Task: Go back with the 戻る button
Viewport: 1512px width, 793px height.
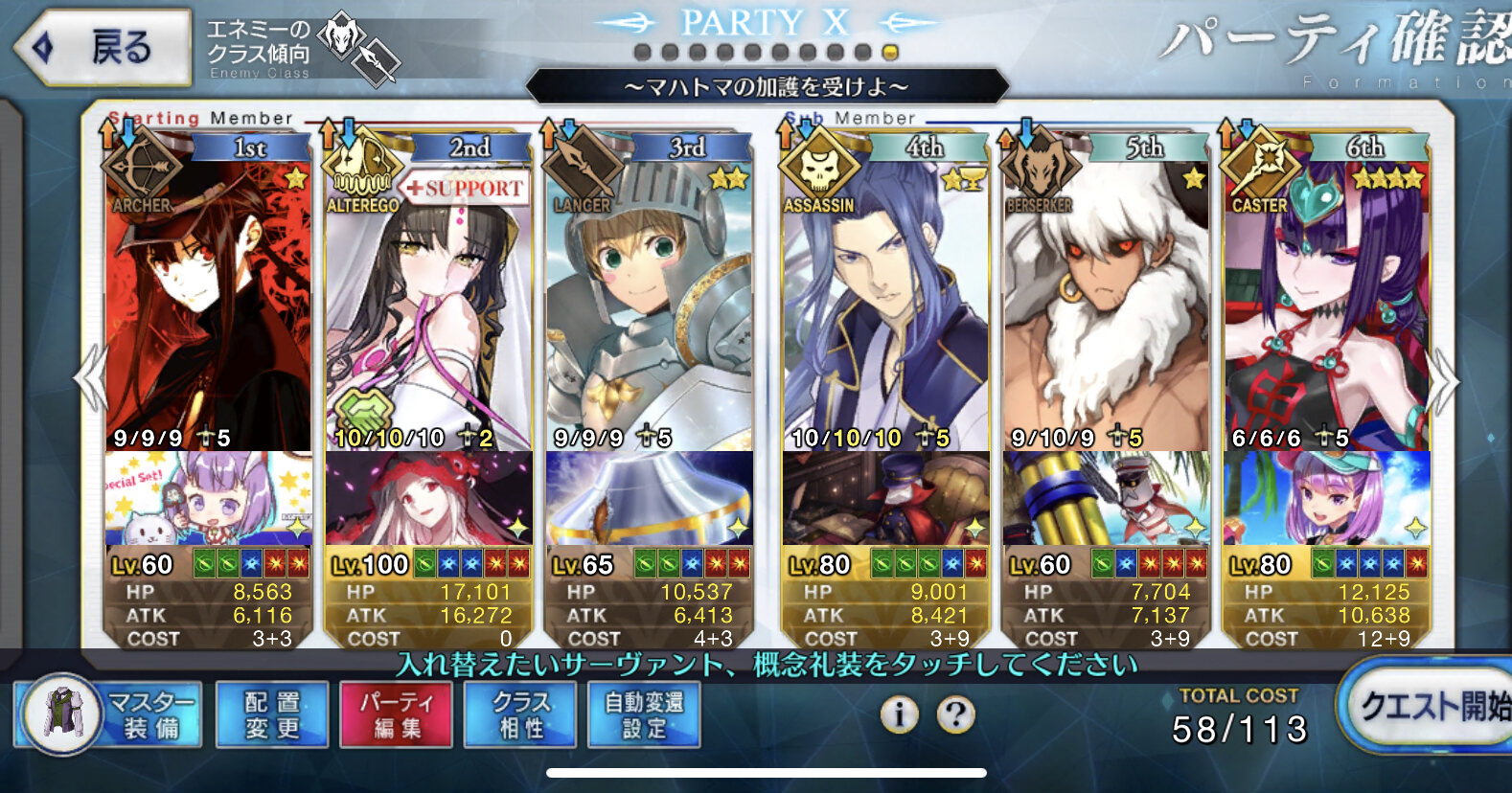Action: coord(103,47)
